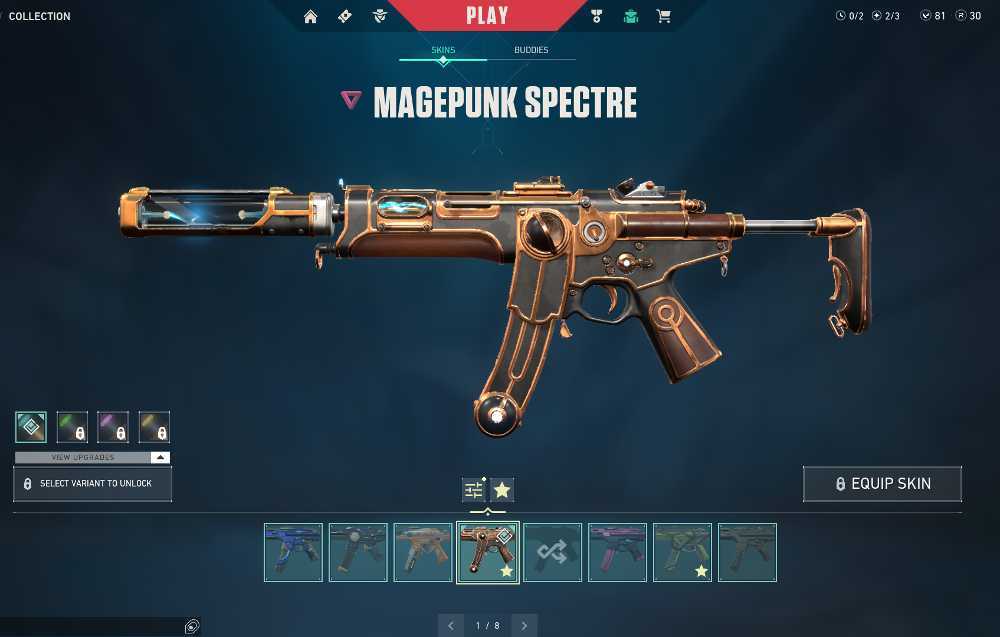Select the blue Spectre skin thumbnail
Screen dimensions: 1000x637
pos(294,552)
